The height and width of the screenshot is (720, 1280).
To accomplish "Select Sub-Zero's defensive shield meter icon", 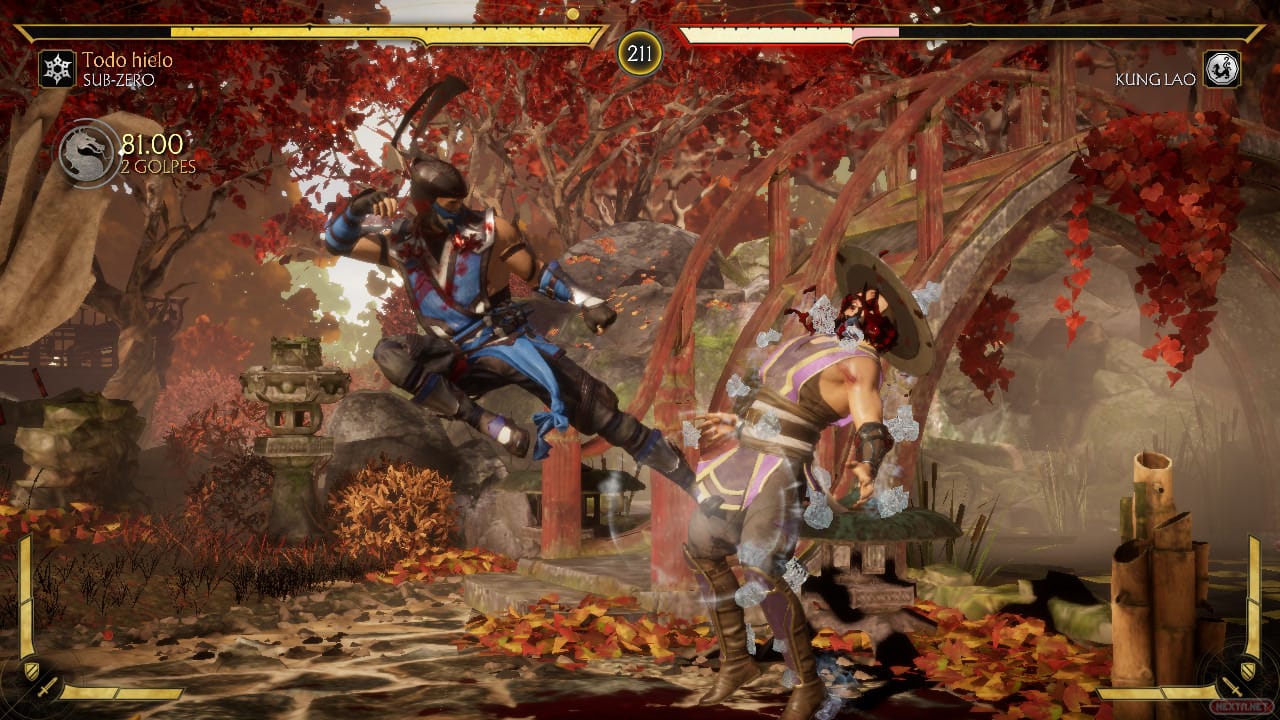I will click(x=31, y=671).
